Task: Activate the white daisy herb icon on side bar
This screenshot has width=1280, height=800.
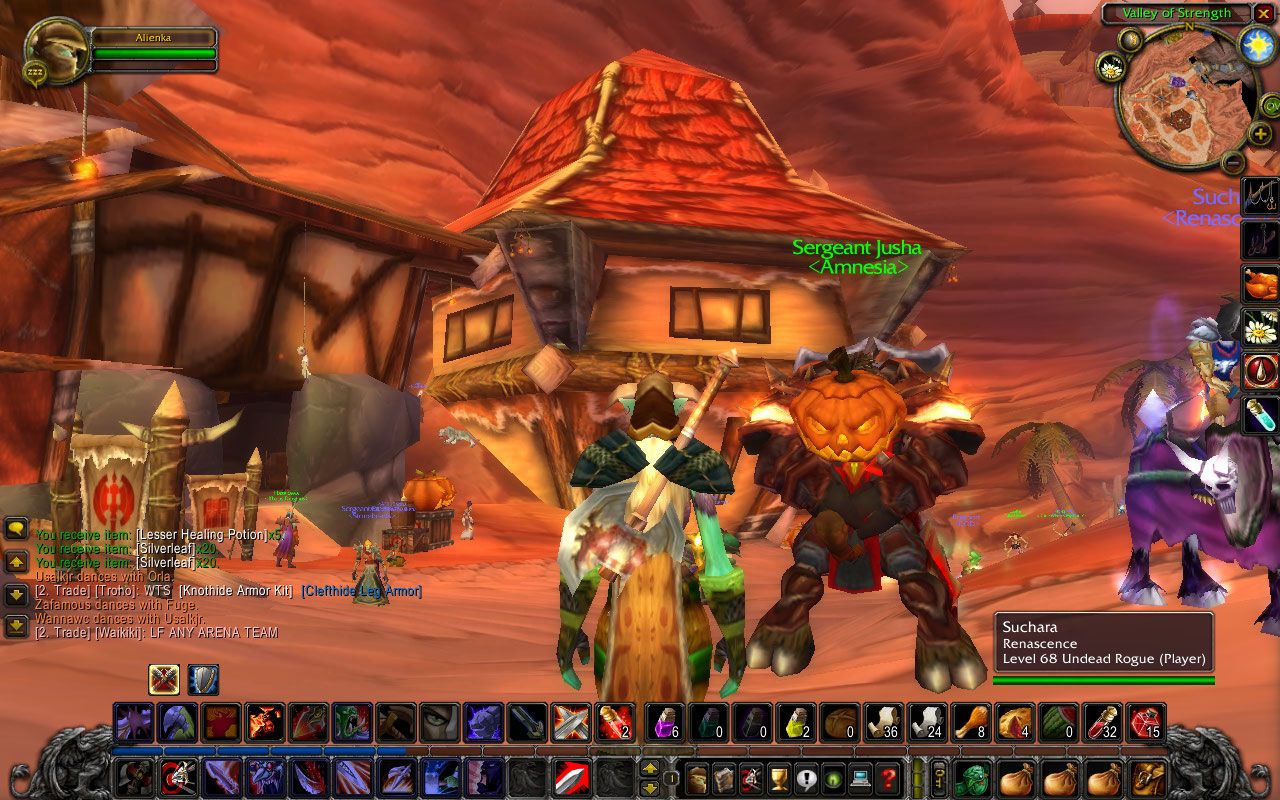Action: (x=1261, y=327)
